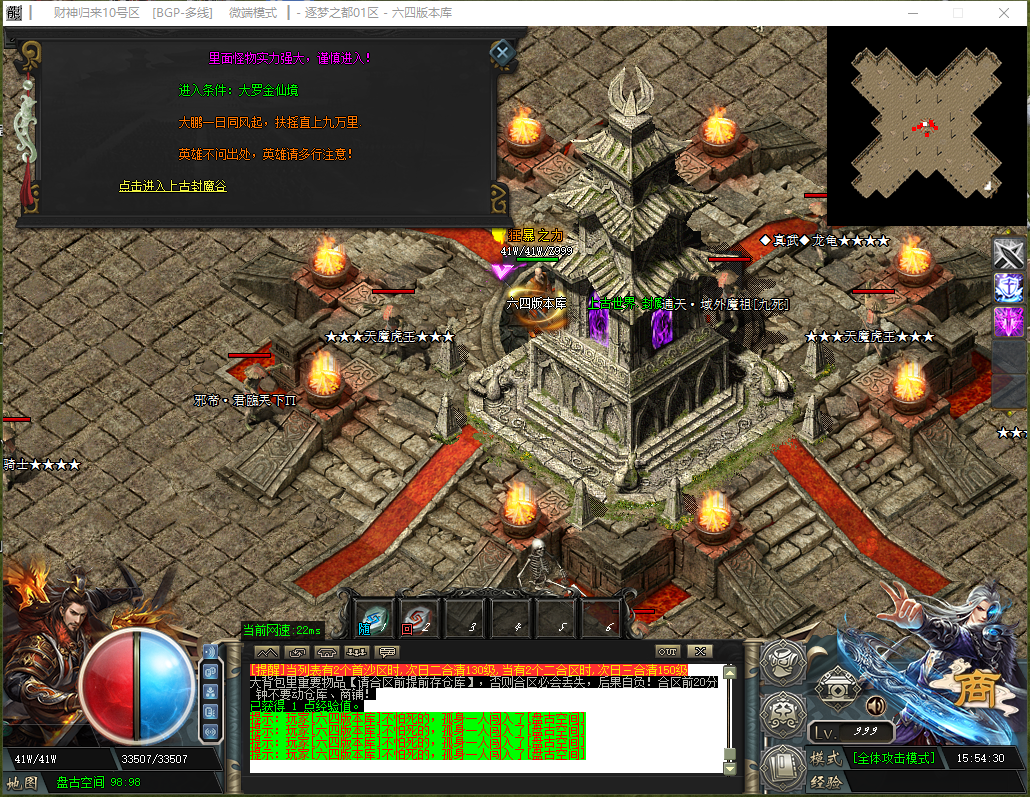The image size is (1030, 797).
Task: Activate the purple flame skill icon
Action: [x=1008, y=322]
